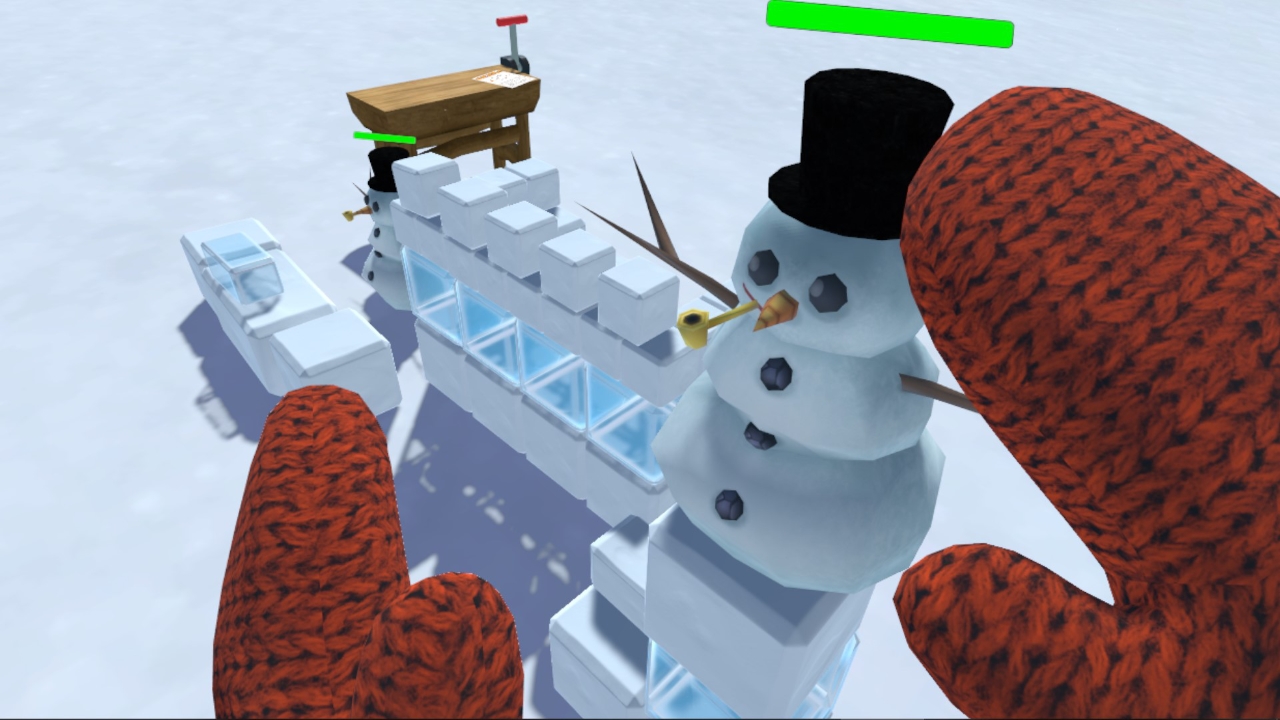Click the snowman's left coal eye
The height and width of the screenshot is (720, 1280).
pyautogui.click(x=762, y=268)
